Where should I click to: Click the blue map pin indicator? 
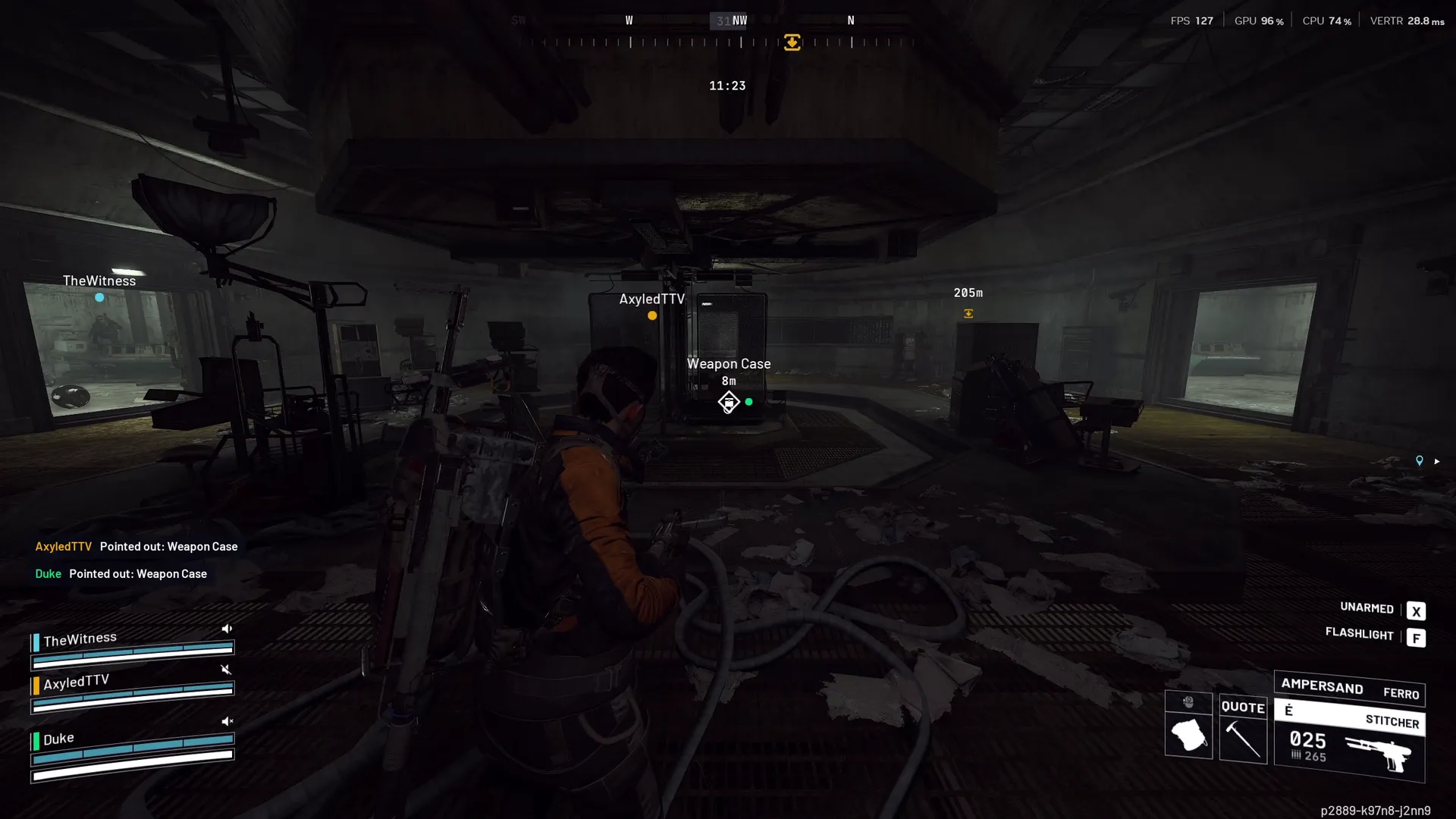[x=1420, y=461]
